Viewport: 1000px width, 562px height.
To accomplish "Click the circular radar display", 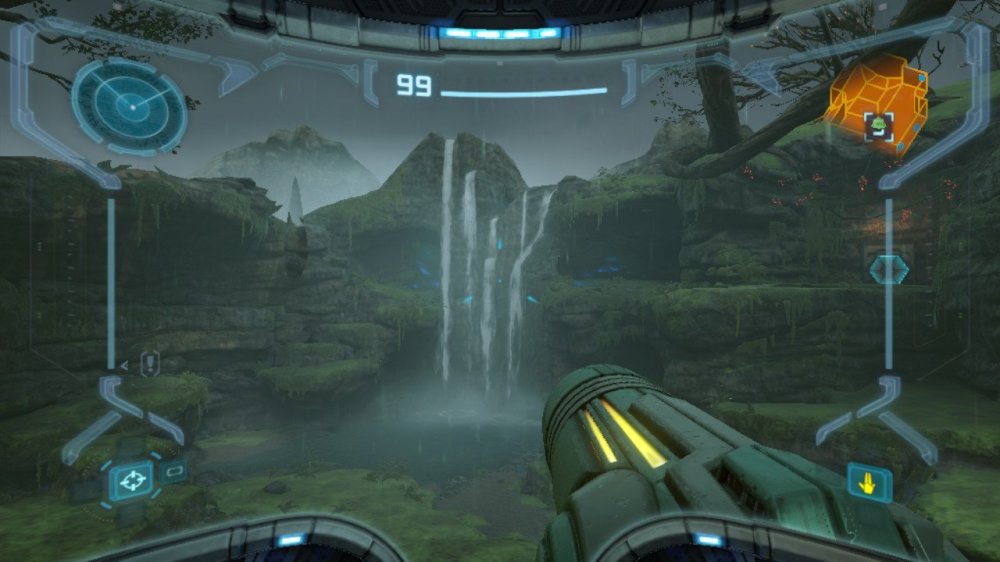I will [129, 105].
